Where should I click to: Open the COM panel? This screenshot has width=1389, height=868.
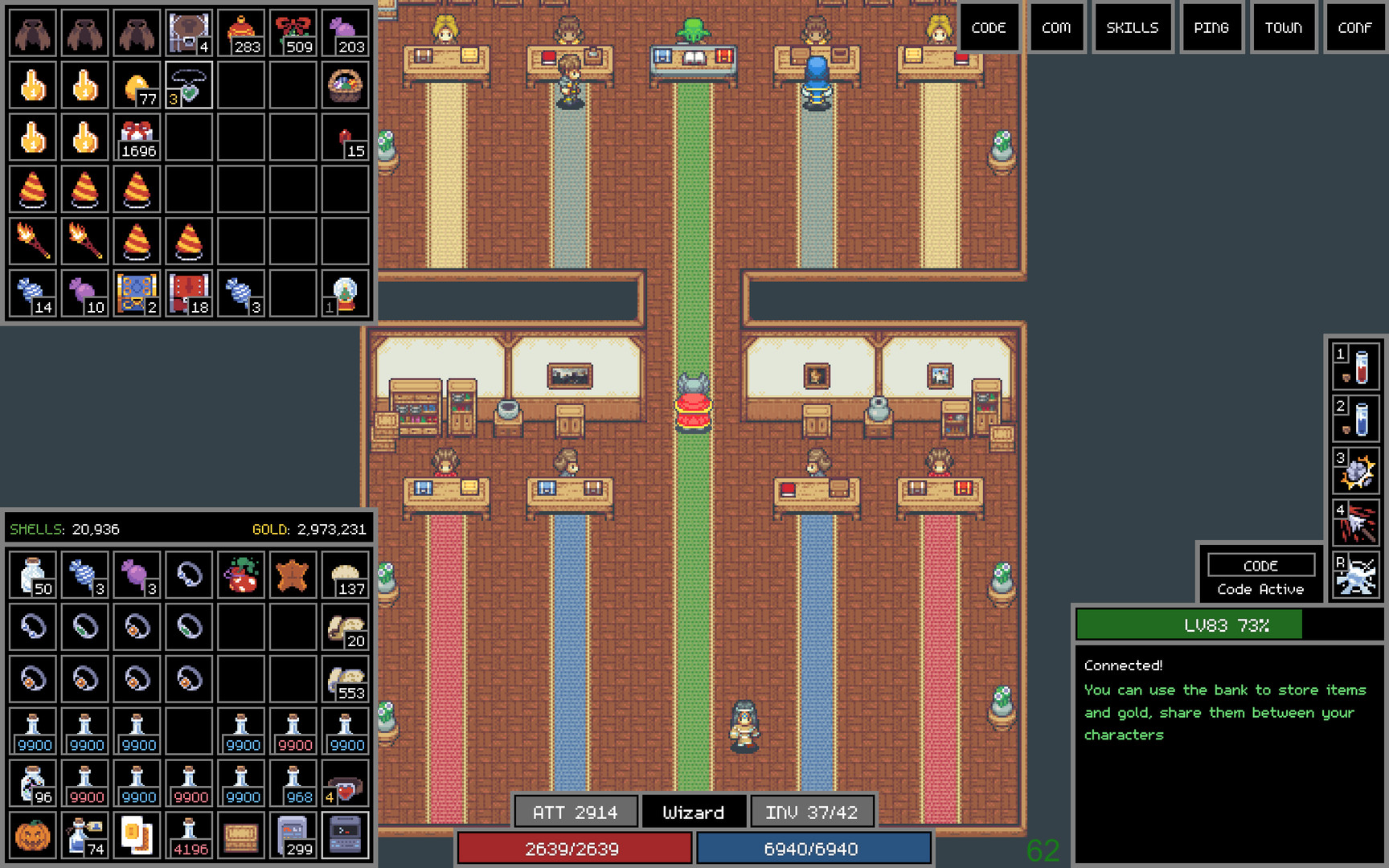click(x=1057, y=27)
